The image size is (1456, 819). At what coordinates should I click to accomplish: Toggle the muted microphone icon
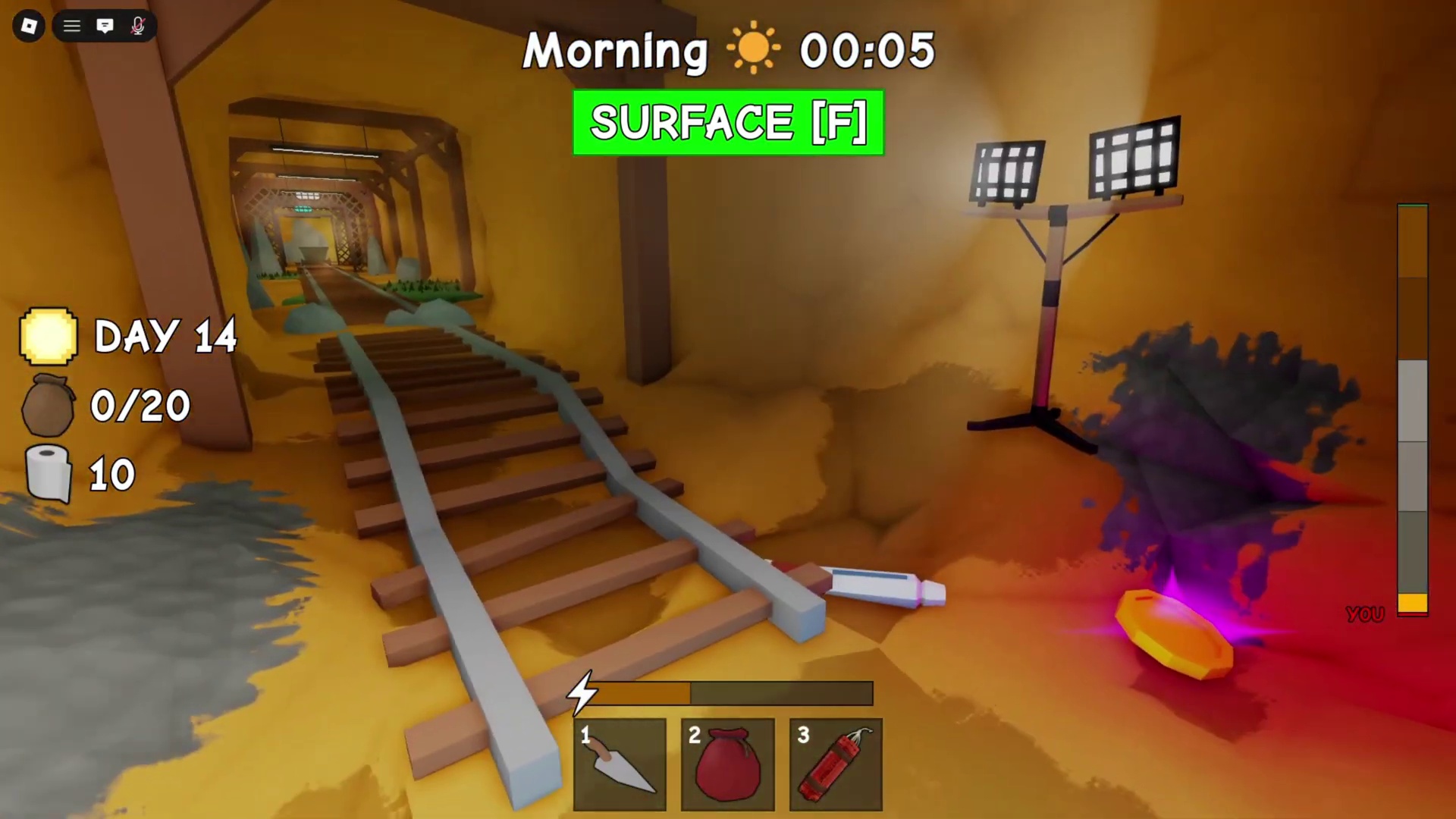pos(138,27)
